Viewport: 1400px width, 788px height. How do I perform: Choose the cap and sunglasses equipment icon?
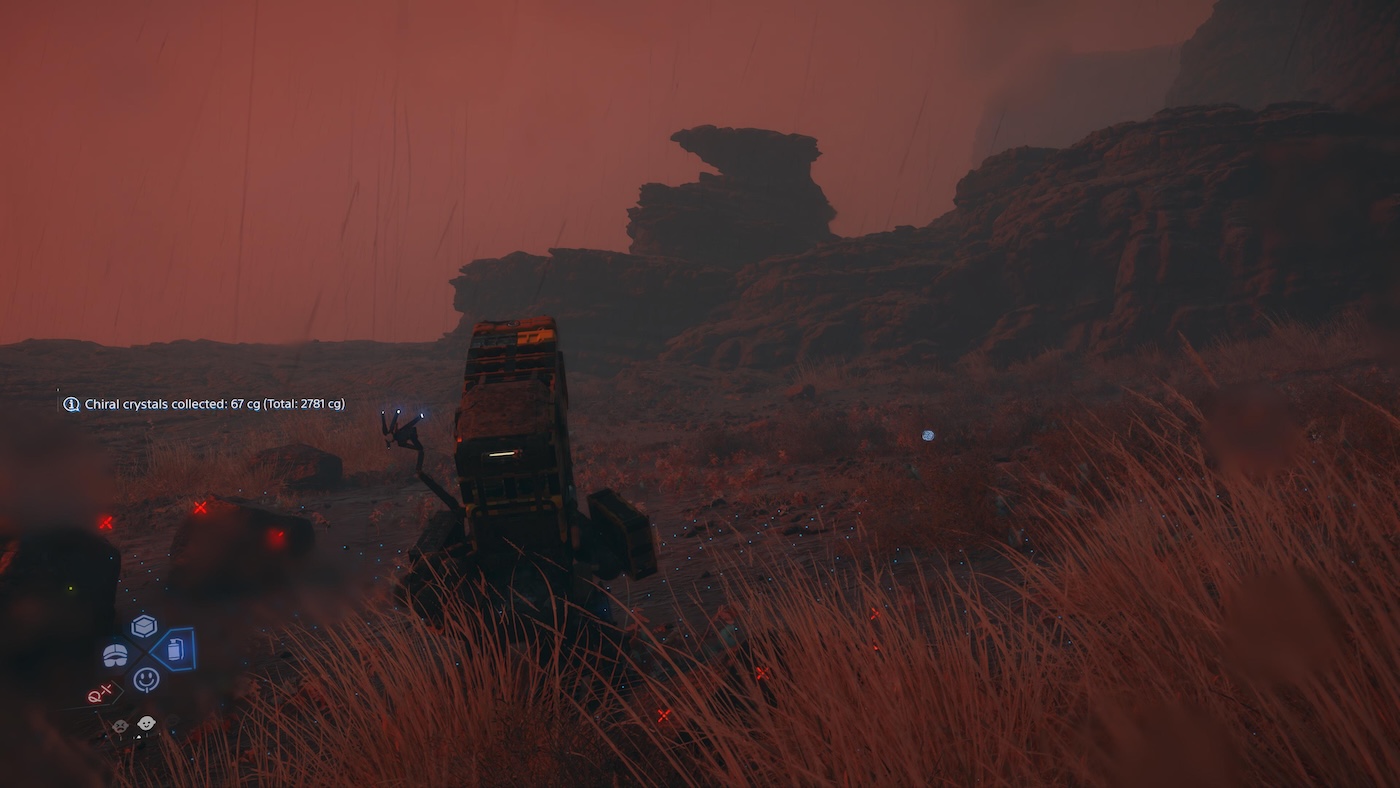[x=116, y=655]
